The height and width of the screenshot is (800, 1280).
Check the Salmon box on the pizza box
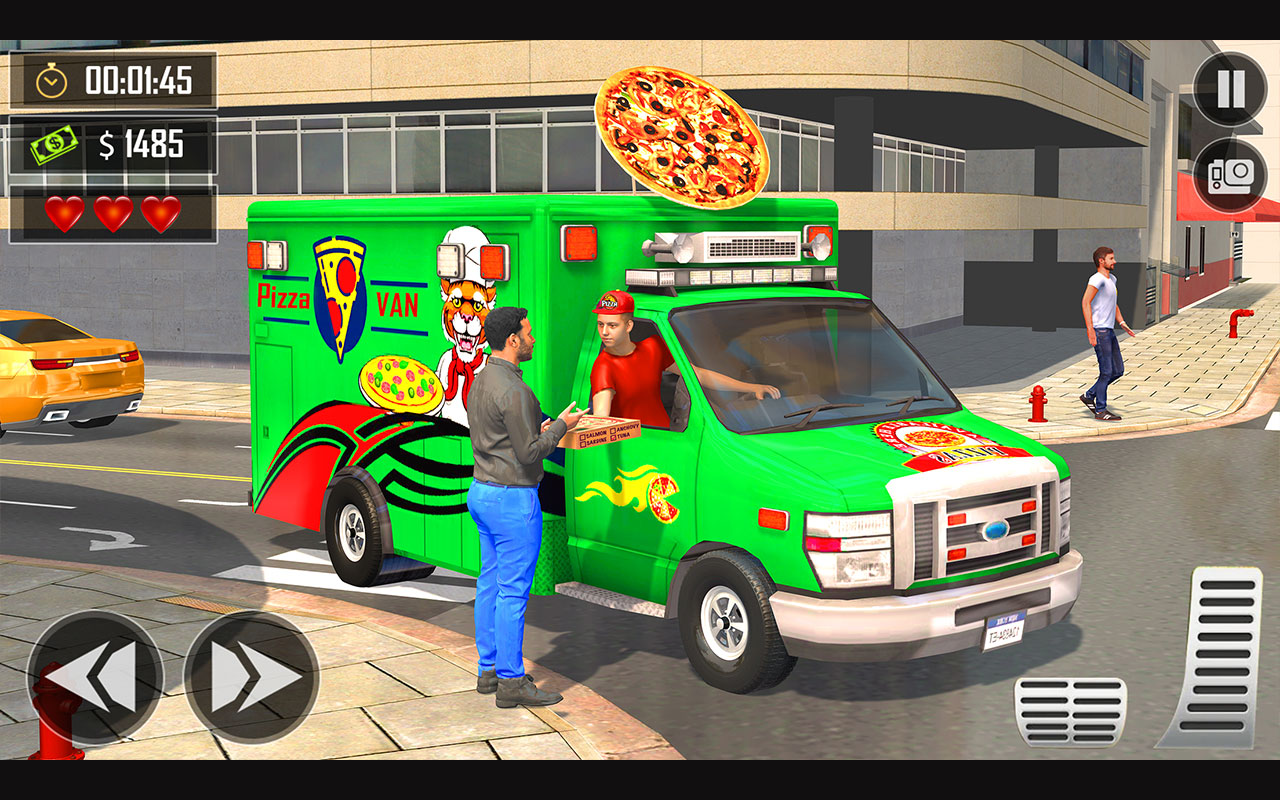[x=583, y=434]
